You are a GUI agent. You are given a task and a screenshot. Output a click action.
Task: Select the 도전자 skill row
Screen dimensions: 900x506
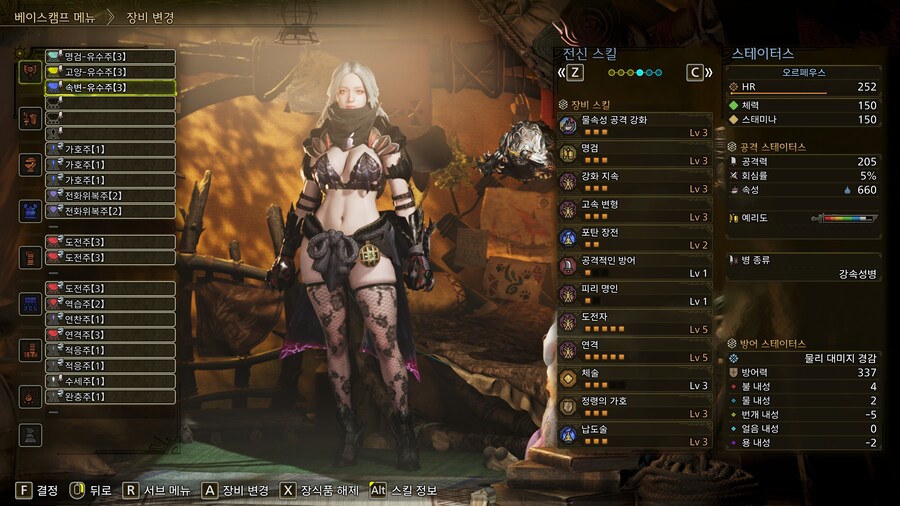pyautogui.click(x=636, y=321)
